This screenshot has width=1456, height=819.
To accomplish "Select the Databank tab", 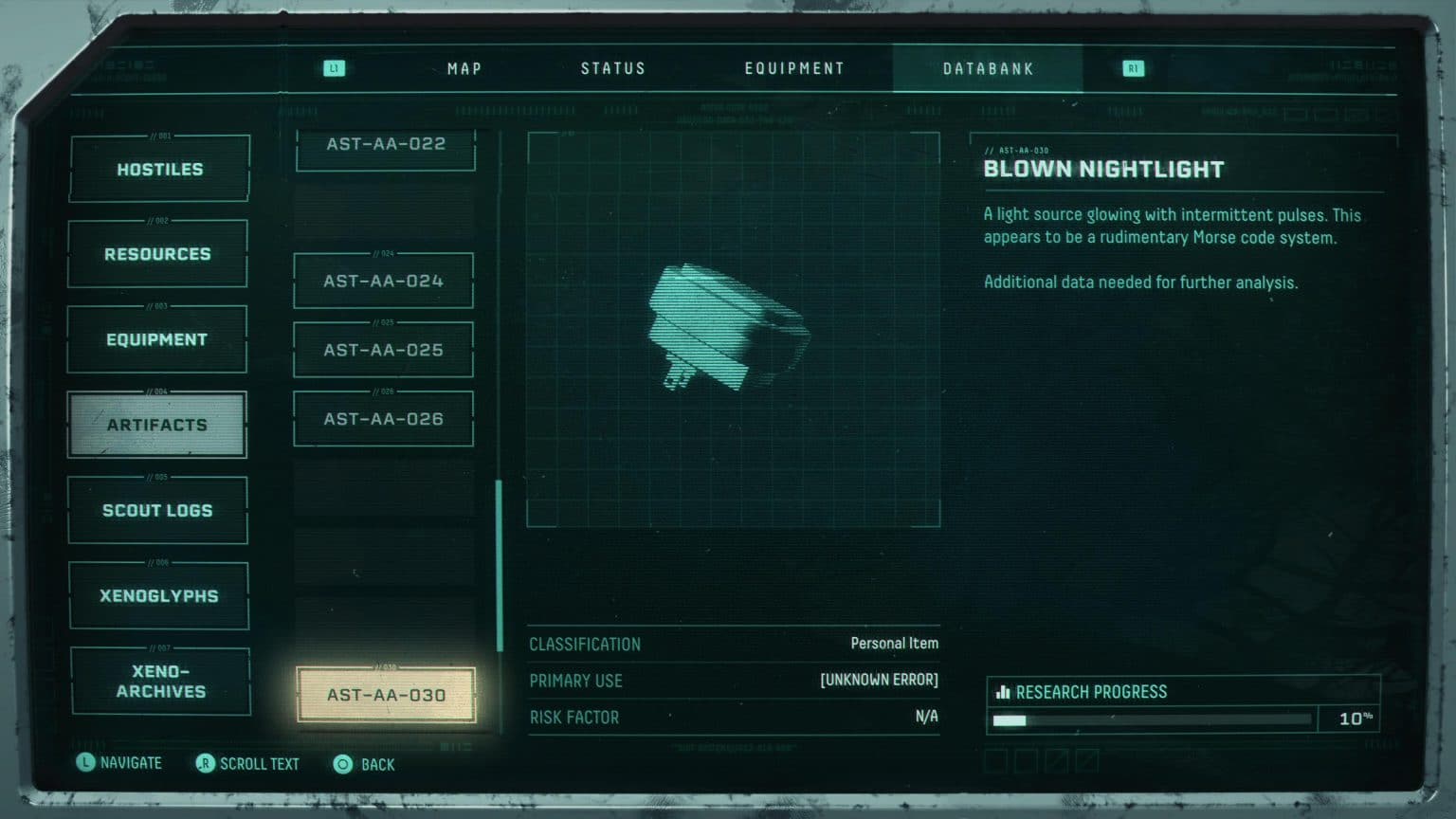I will click(988, 69).
